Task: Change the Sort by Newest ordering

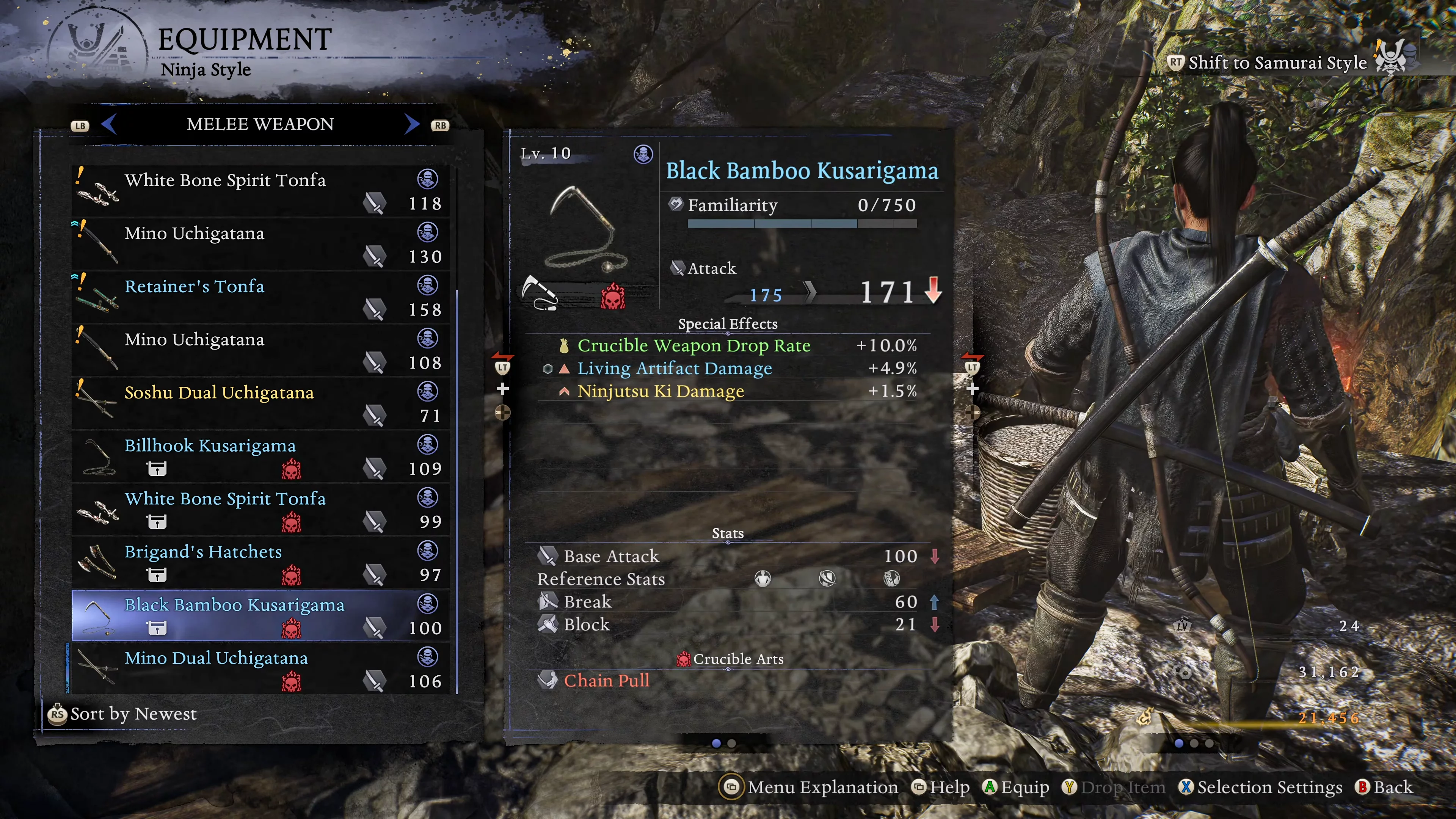Action: (122, 714)
